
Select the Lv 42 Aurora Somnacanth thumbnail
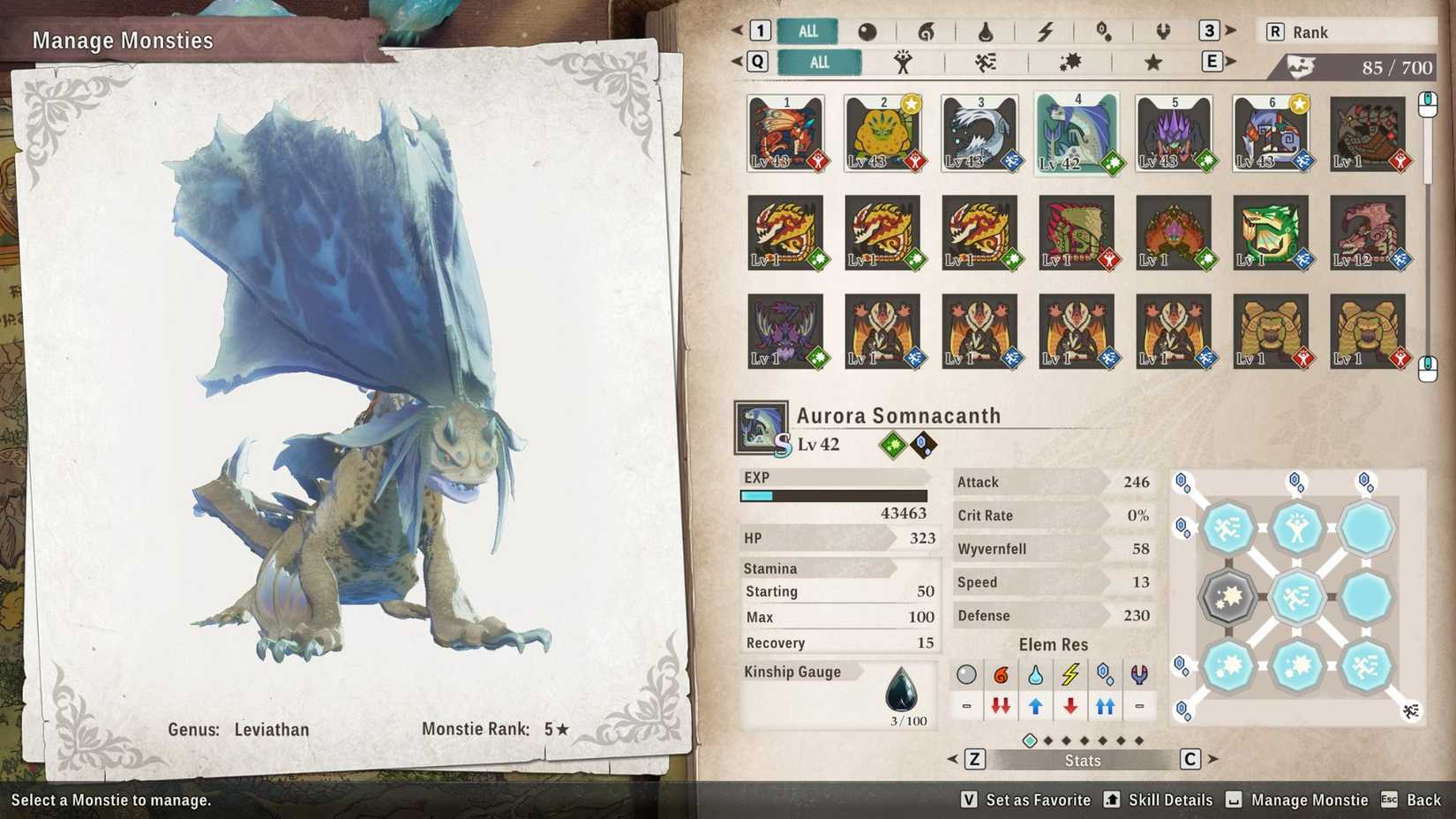(x=1078, y=132)
